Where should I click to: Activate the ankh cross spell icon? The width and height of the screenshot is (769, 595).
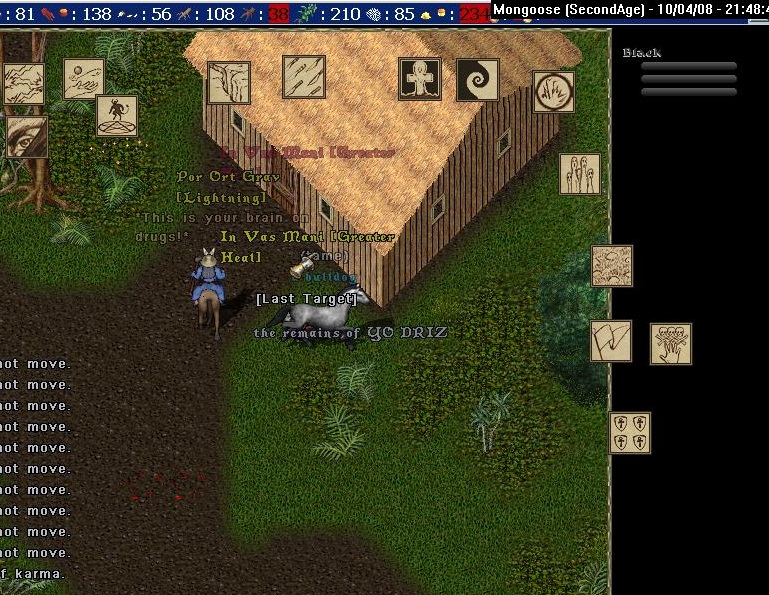pos(420,79)
